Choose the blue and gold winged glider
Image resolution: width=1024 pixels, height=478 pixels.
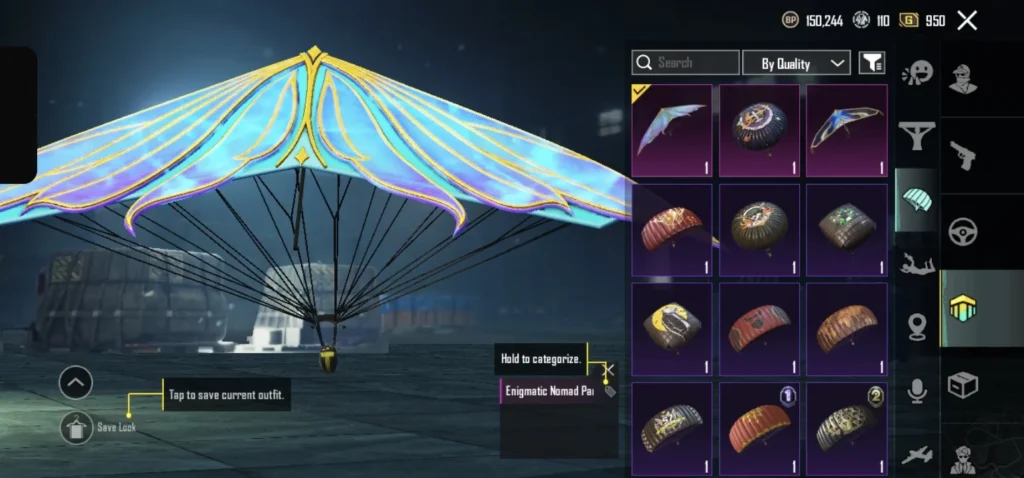pyautogui.click(x=847, y=130)
